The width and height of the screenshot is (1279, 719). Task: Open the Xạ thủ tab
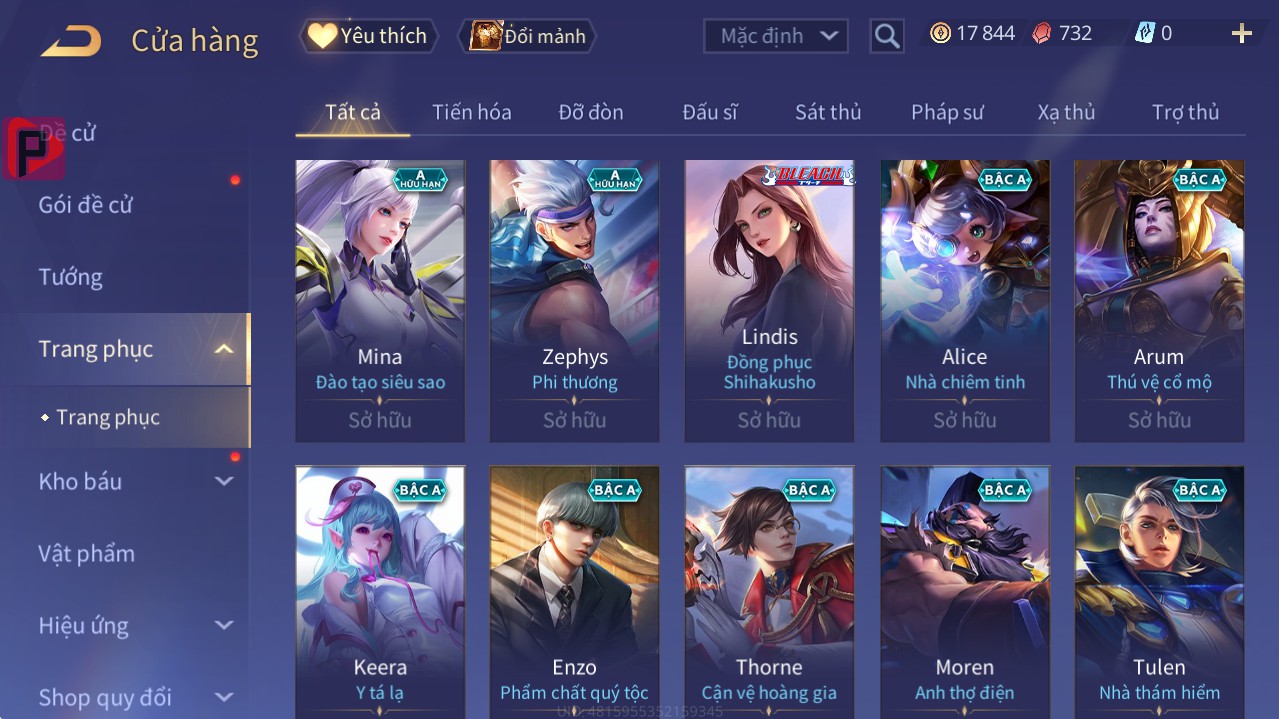[1066, 112]
